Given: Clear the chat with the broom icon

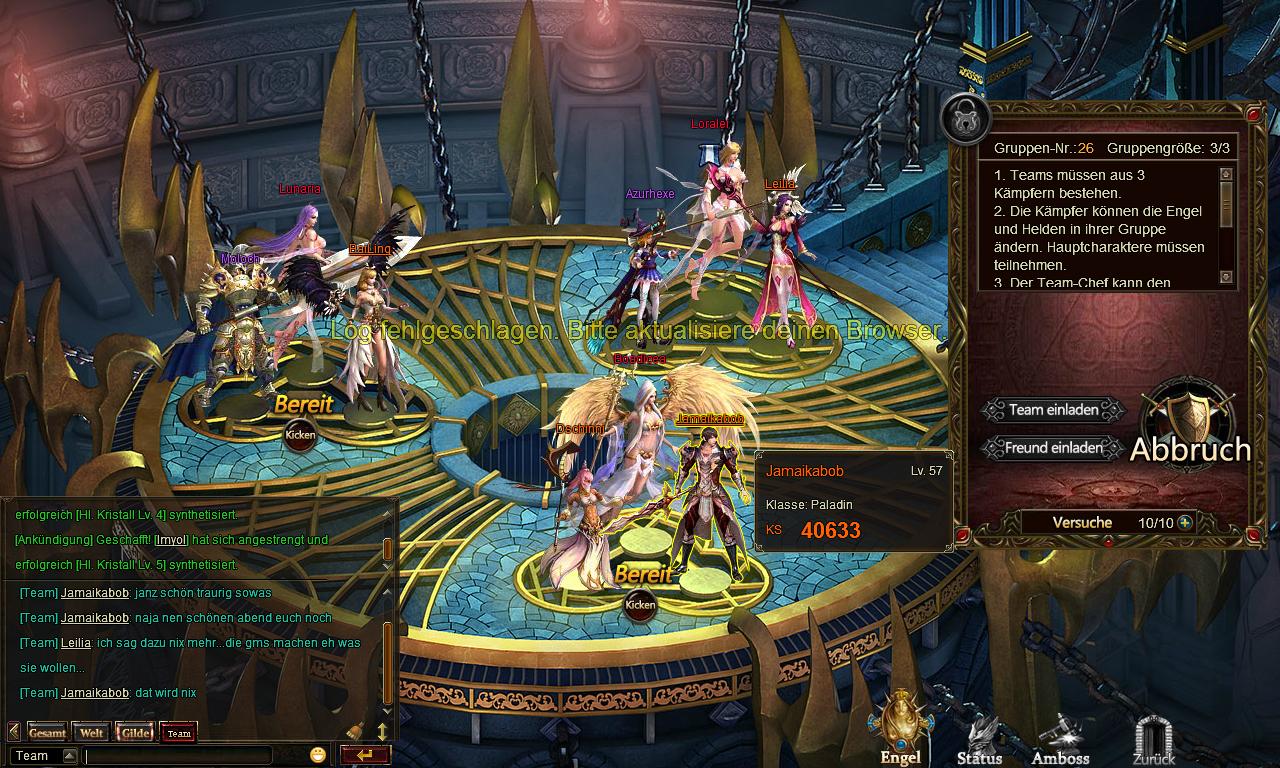Looking at the screenshot, I should (355, 731).
